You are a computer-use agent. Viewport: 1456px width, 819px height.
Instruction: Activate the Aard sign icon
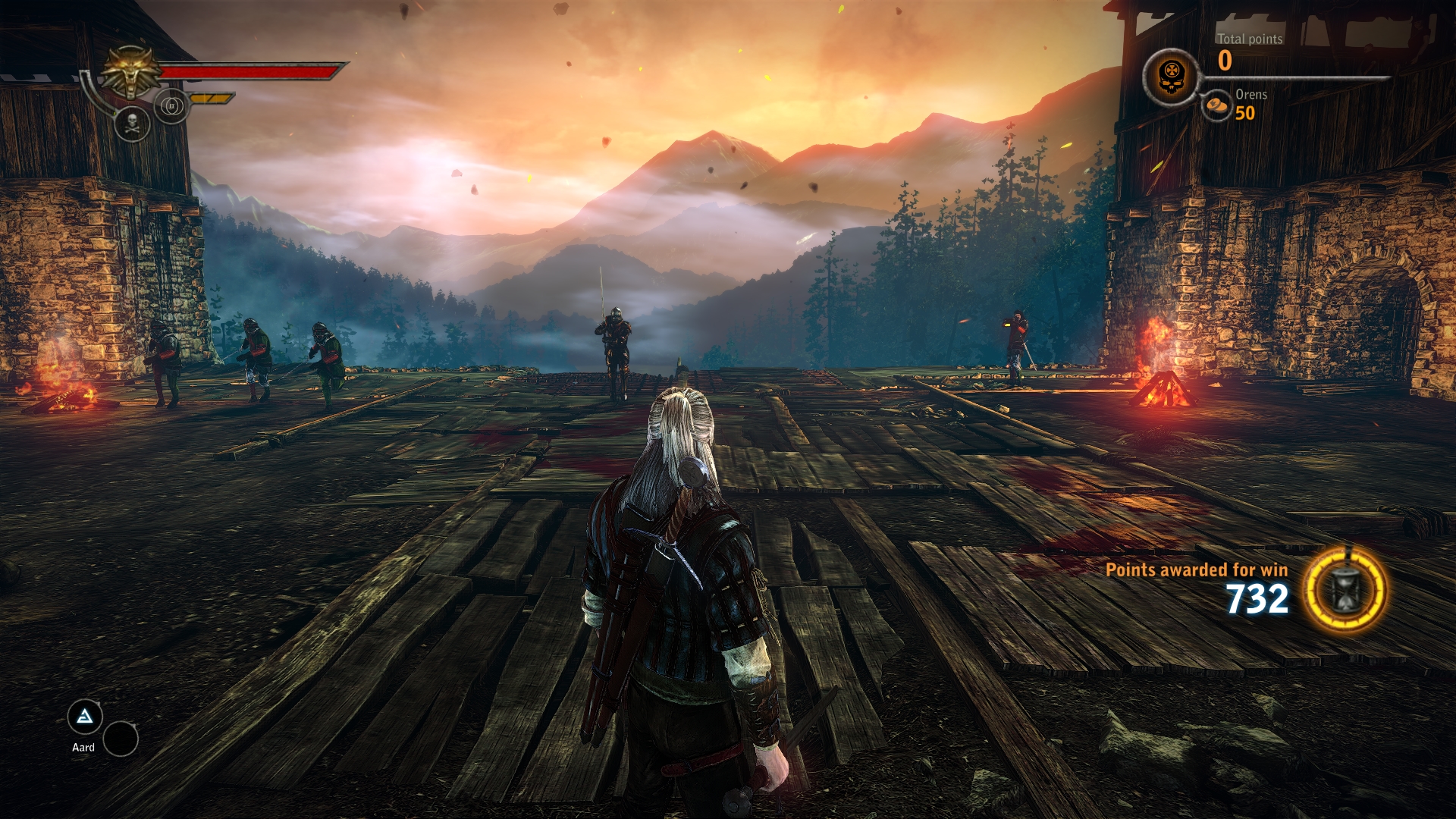[85, 717]
